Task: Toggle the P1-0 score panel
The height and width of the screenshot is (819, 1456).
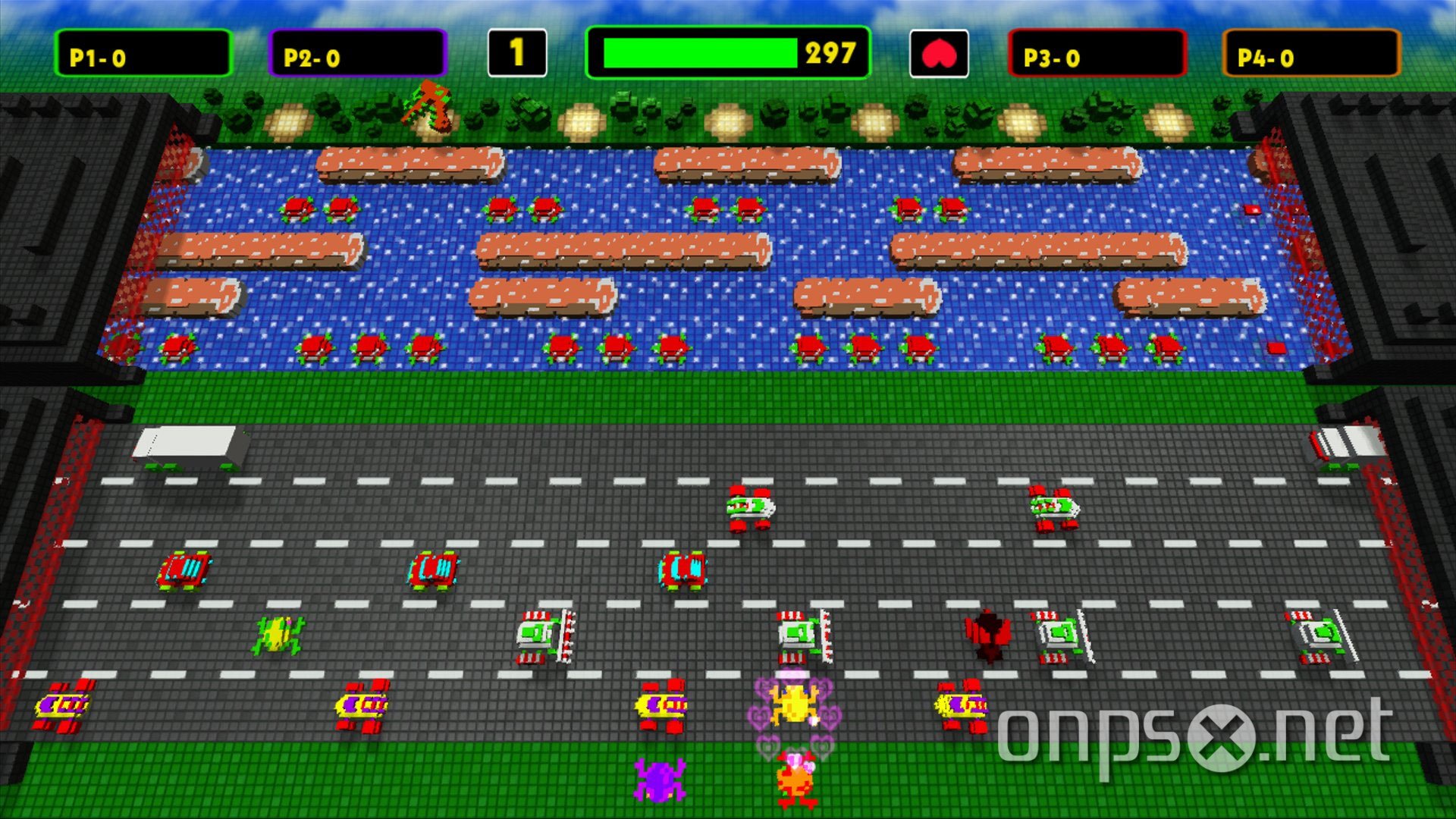Action: pos(144,53)
